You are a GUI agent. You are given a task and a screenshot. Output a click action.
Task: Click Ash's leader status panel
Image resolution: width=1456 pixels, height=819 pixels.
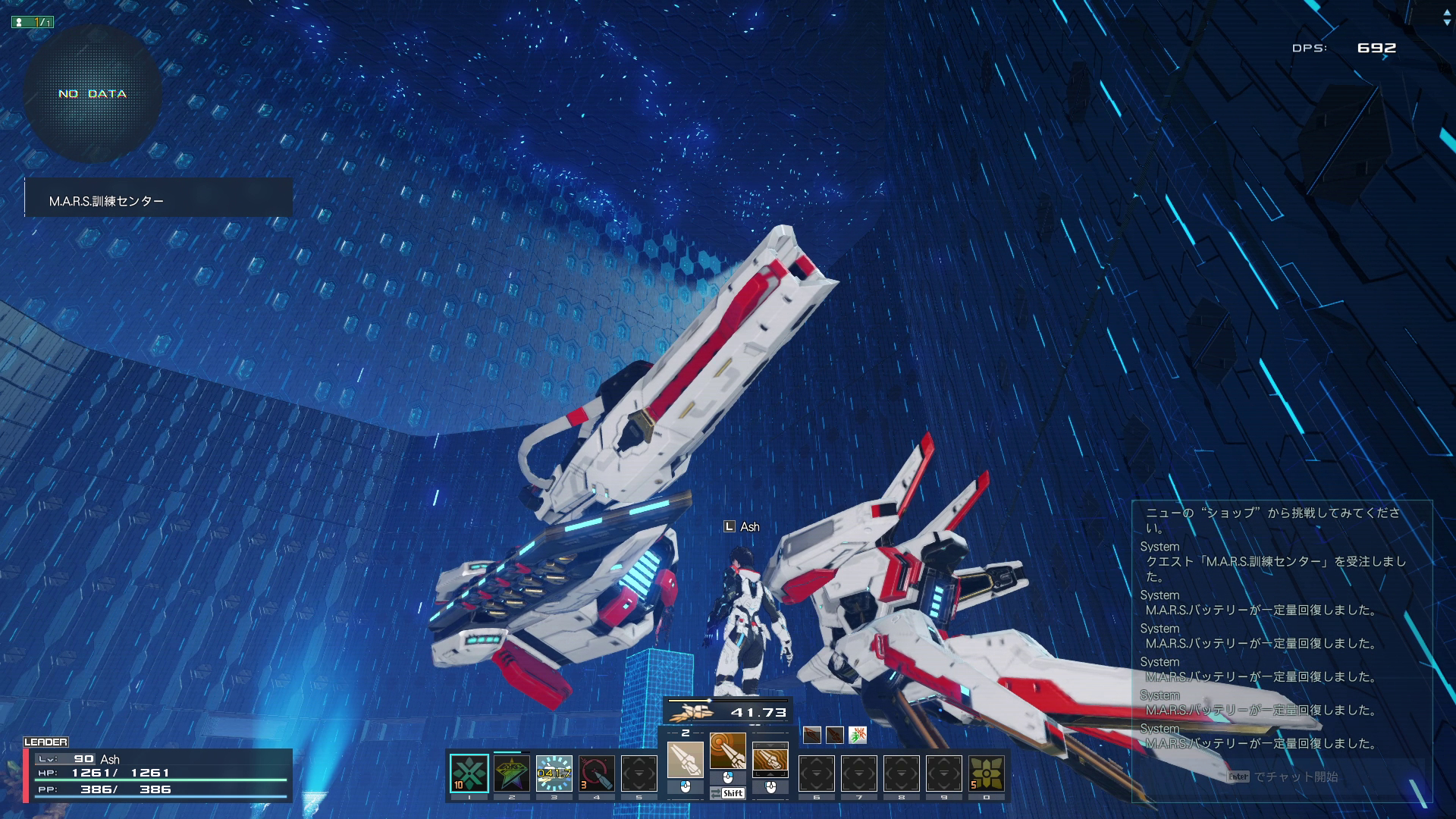pos(158,774)
